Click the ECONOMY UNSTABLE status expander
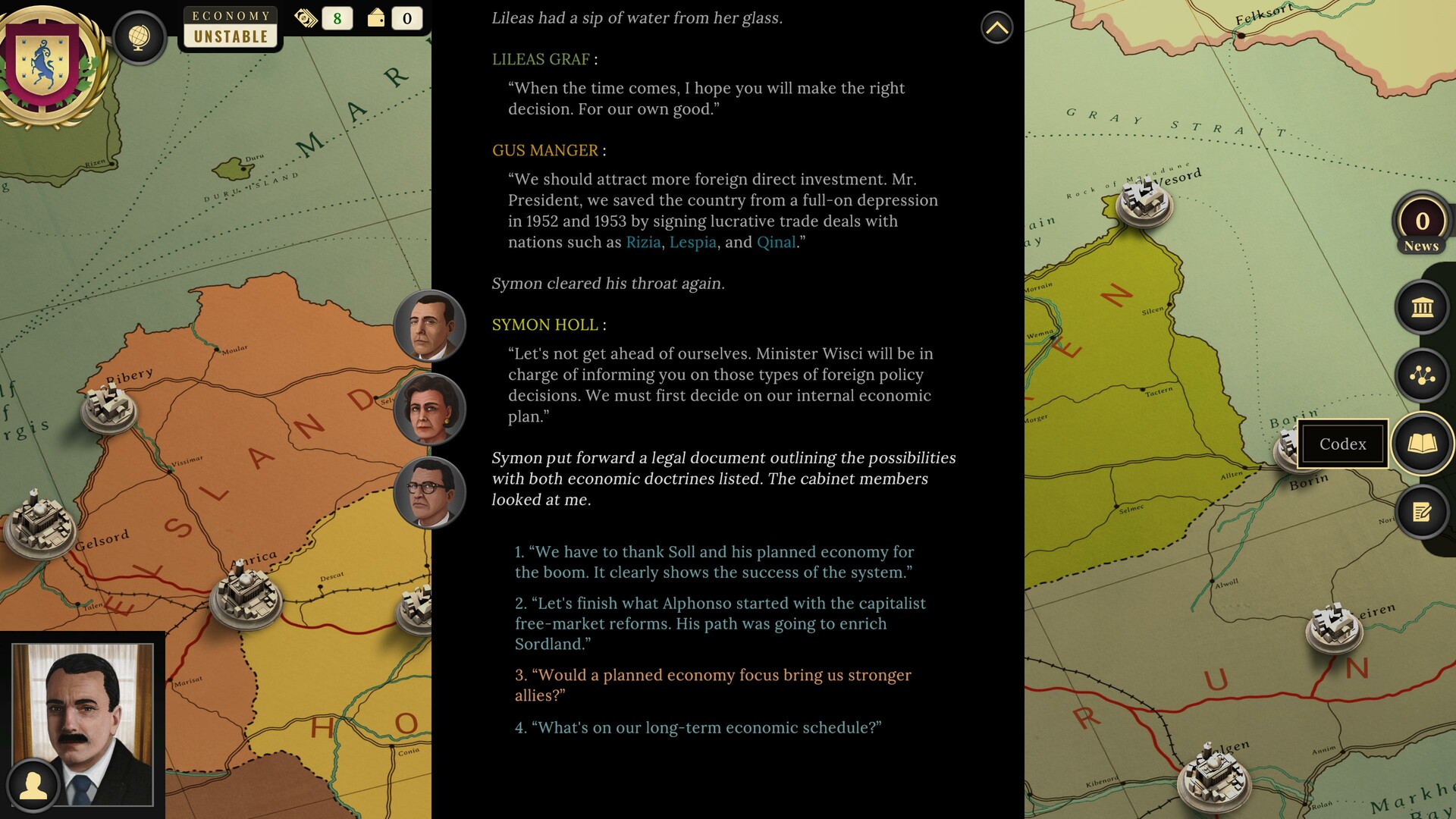Image resolution: width=1456 pixels, height=819 pixels. 229,27
